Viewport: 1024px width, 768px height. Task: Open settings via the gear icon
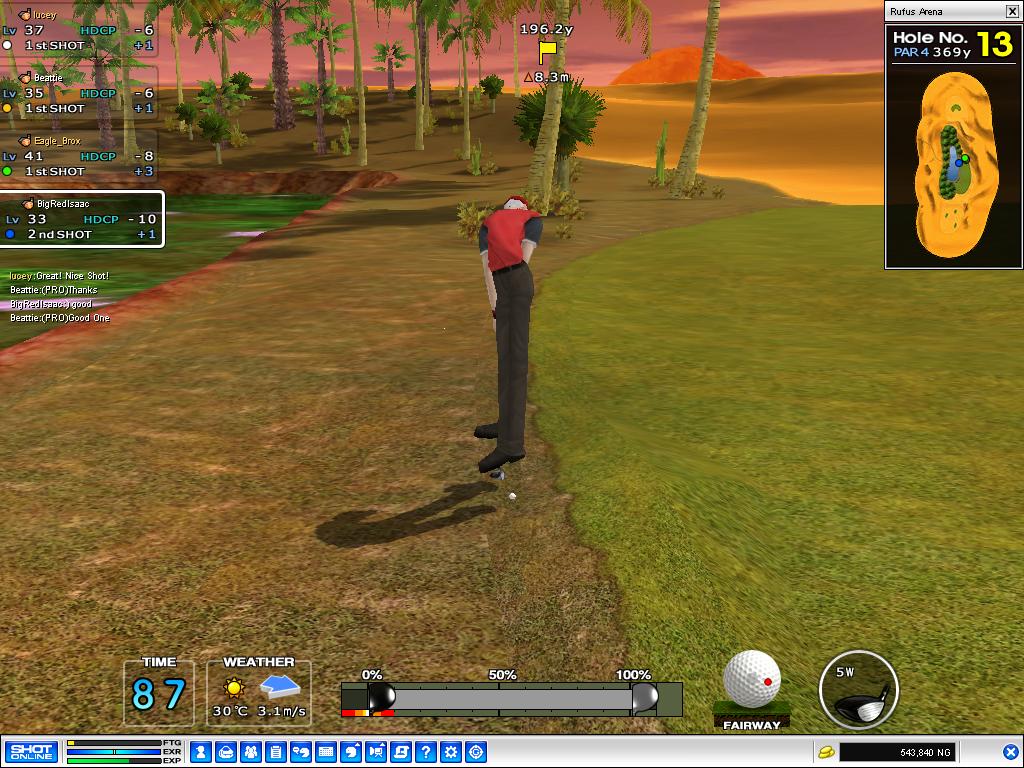pyautogui.click(x=451, y=752)
